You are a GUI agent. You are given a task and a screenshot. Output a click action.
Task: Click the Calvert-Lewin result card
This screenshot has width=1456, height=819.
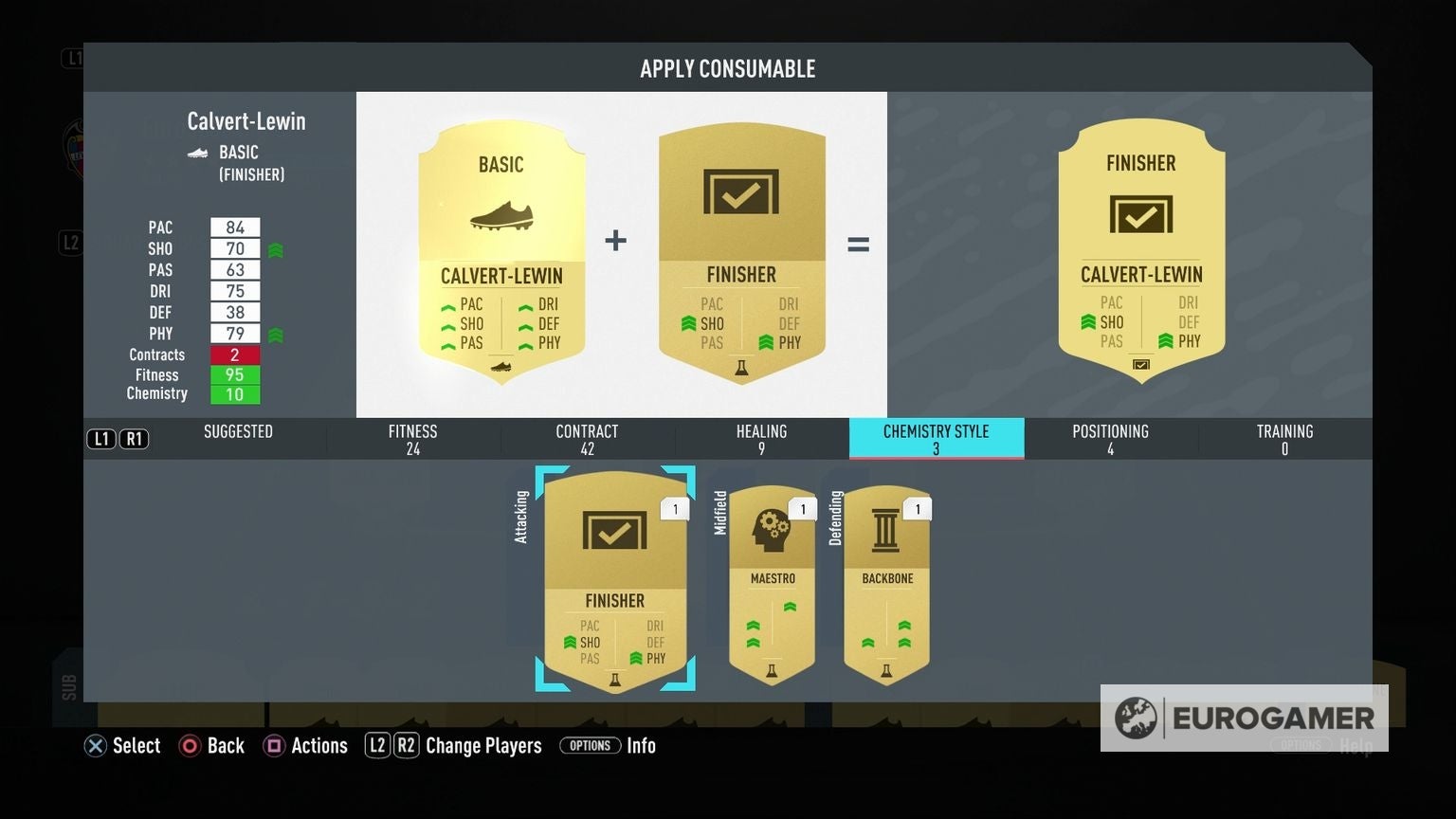pos(1140,254)
